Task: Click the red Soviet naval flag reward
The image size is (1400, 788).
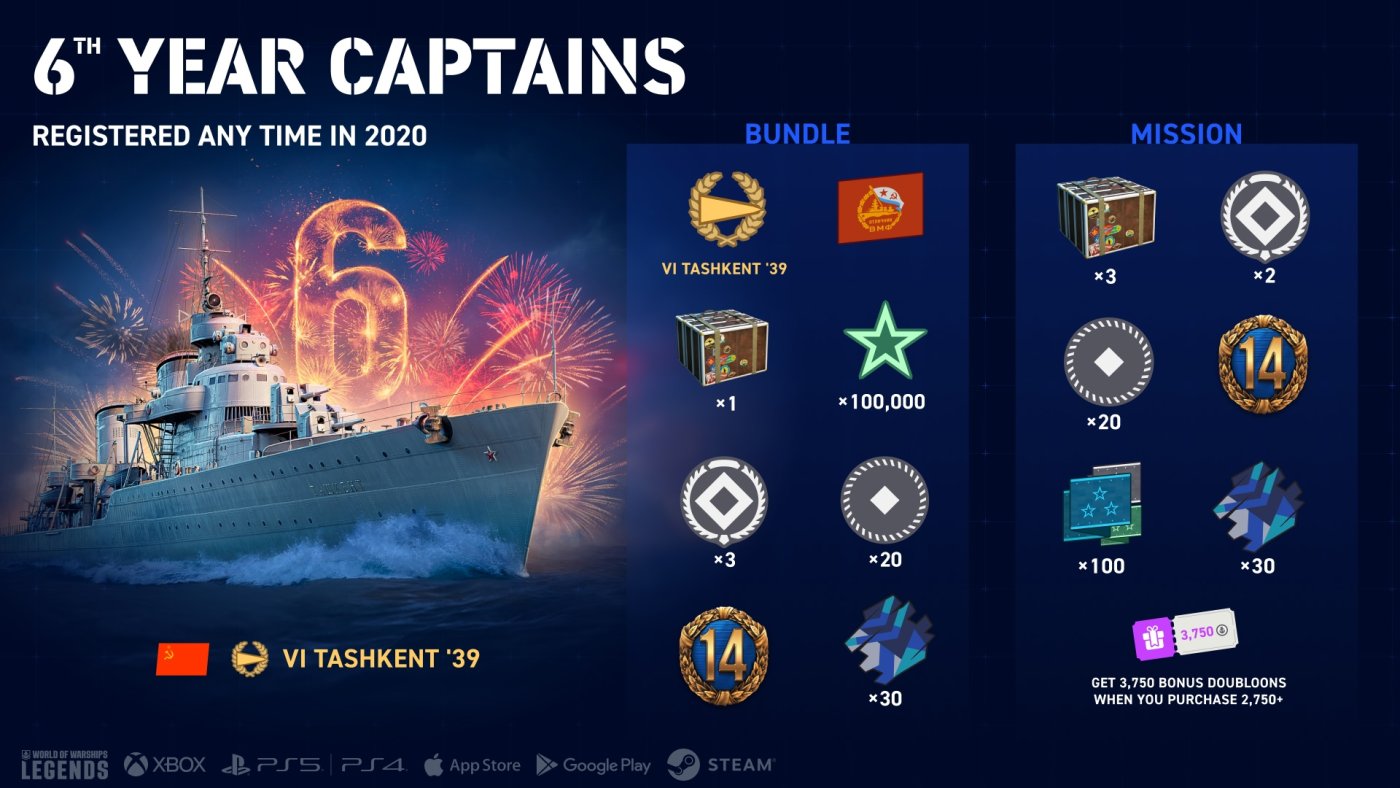Action: [x=880, y=208]
